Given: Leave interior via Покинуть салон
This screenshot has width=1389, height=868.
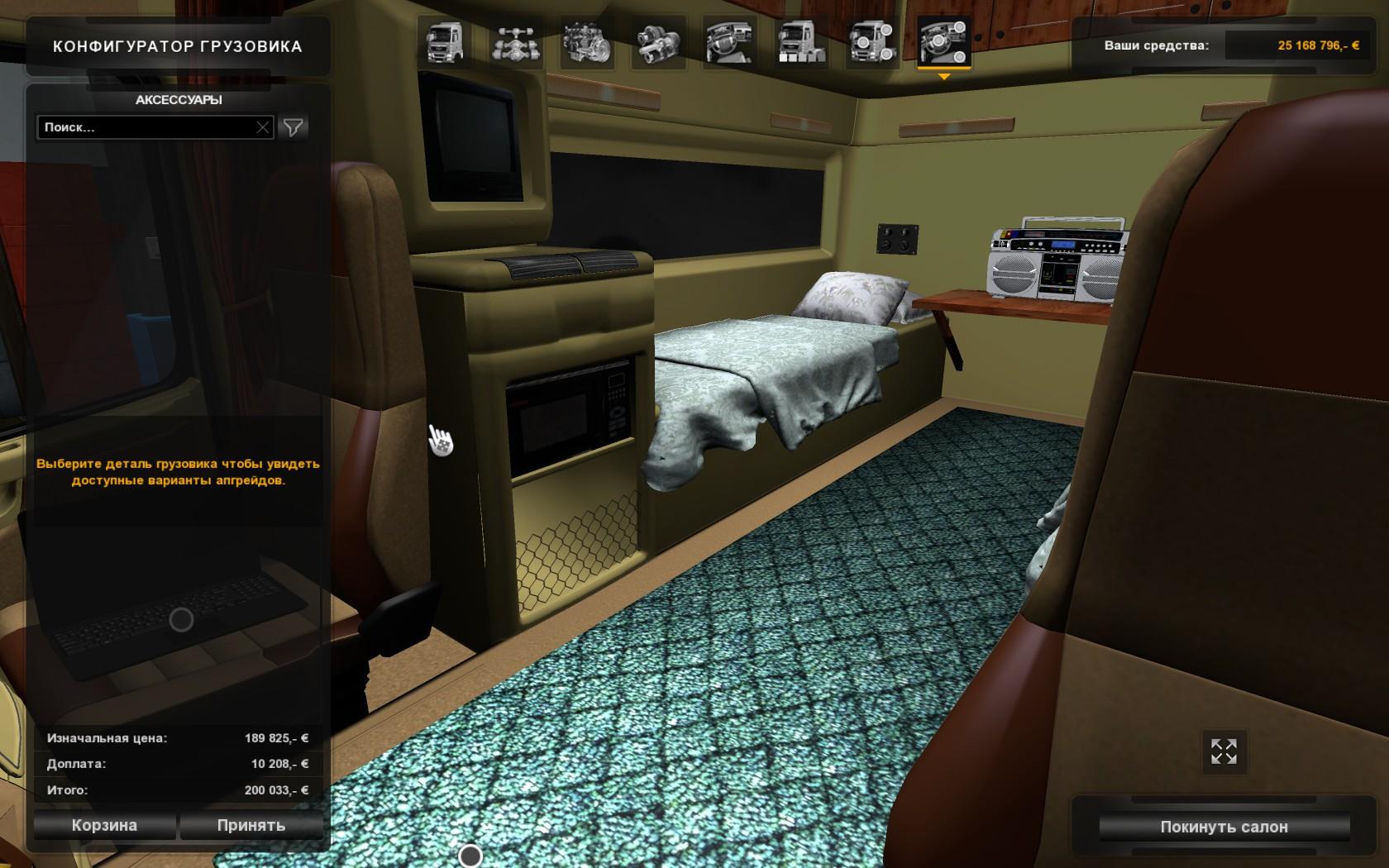Looking at the screenshot, I should pos(1224,827).
